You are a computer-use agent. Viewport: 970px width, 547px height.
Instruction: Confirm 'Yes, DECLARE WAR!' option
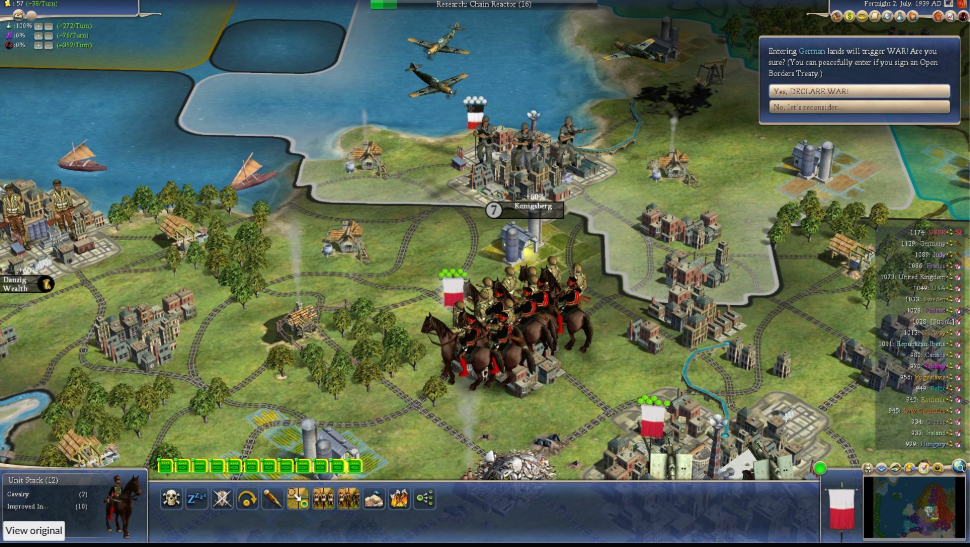click(x=859, y=90)
